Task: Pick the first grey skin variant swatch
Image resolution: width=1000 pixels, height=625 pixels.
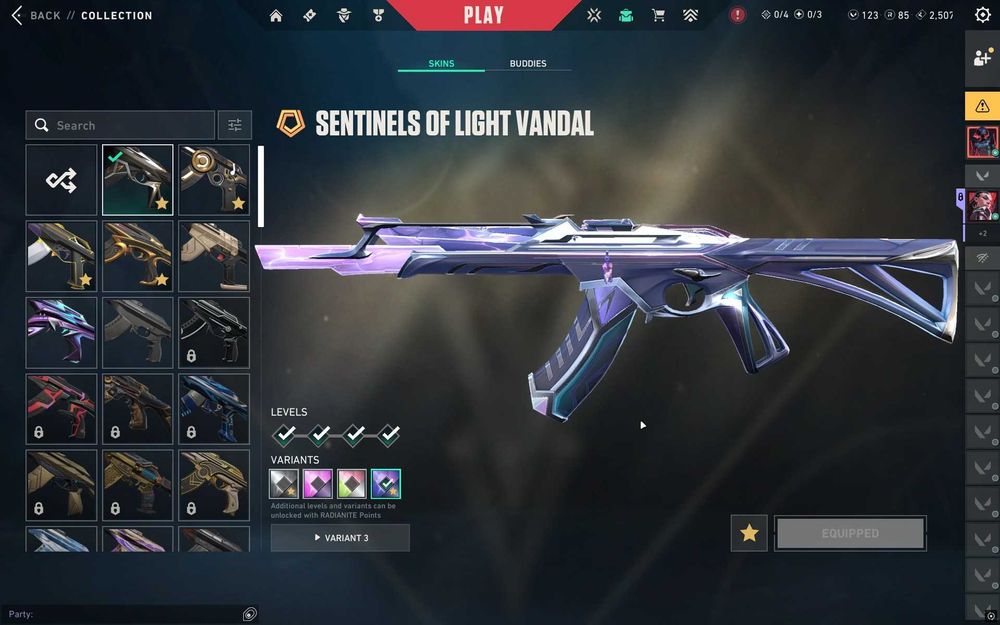Action: point(284,484)
